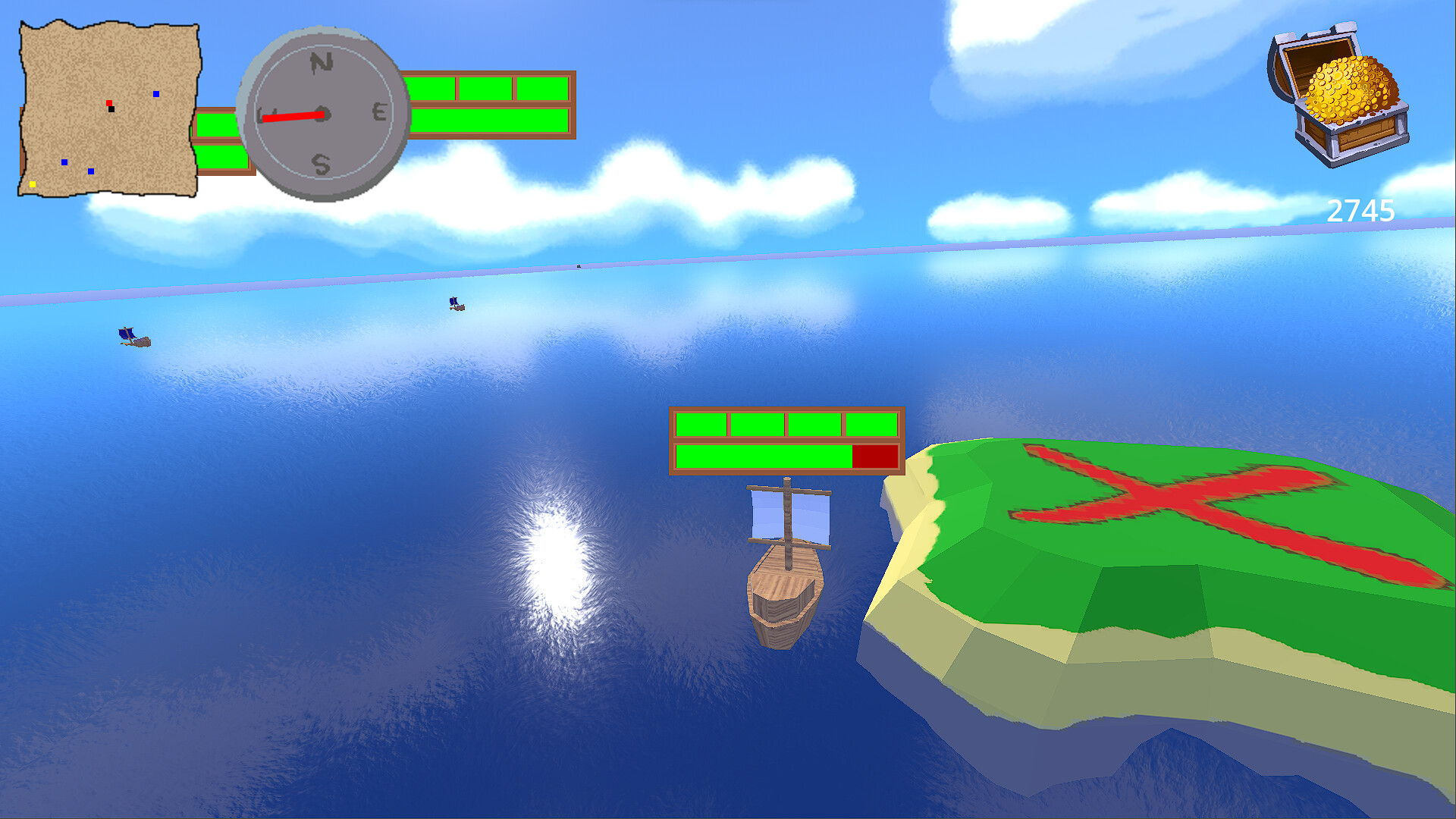The image size is (1456, 819).
Task: Click the black marker on the minimap
Action: (x=113, y=109)
